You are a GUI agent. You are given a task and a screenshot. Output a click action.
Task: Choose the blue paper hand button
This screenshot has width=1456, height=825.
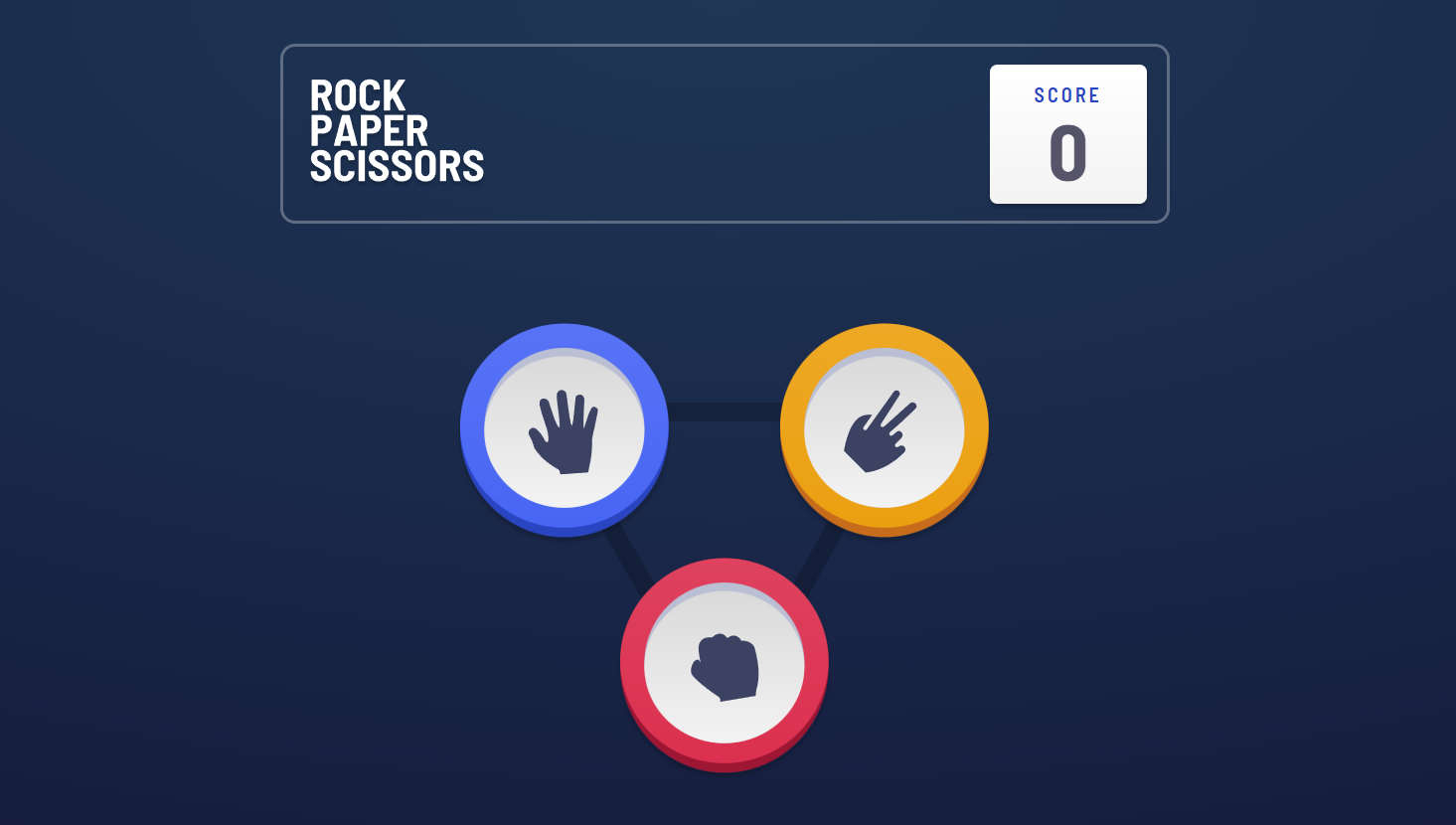point(565,428)
